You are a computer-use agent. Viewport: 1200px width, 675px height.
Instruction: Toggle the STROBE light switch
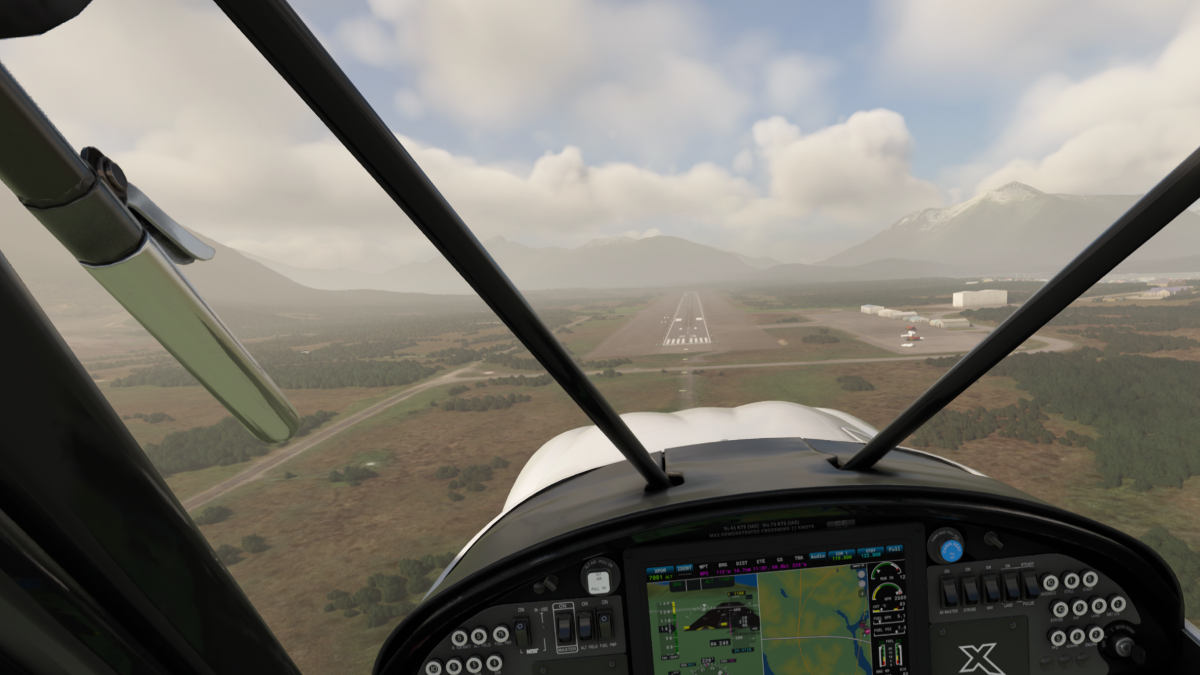point(971,589)
